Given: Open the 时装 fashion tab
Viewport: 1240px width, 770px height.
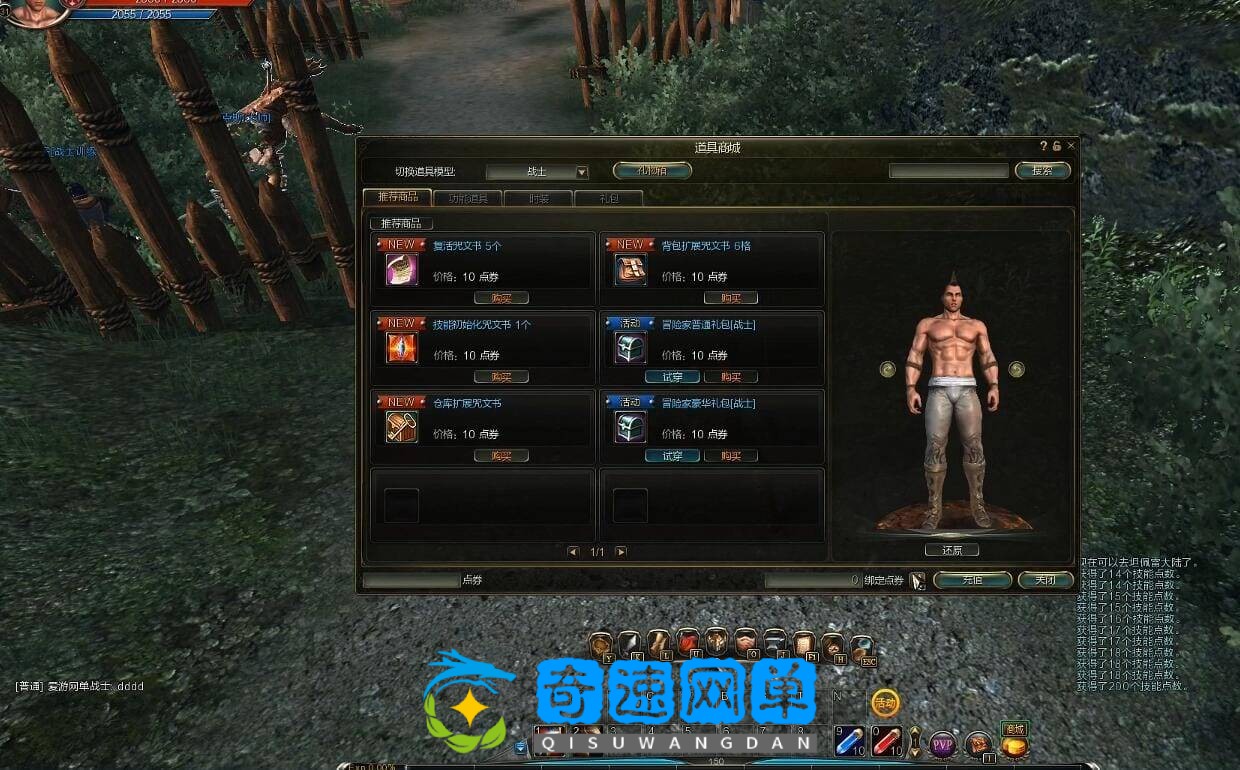Looking at the screenshot, I should point(538,198).
